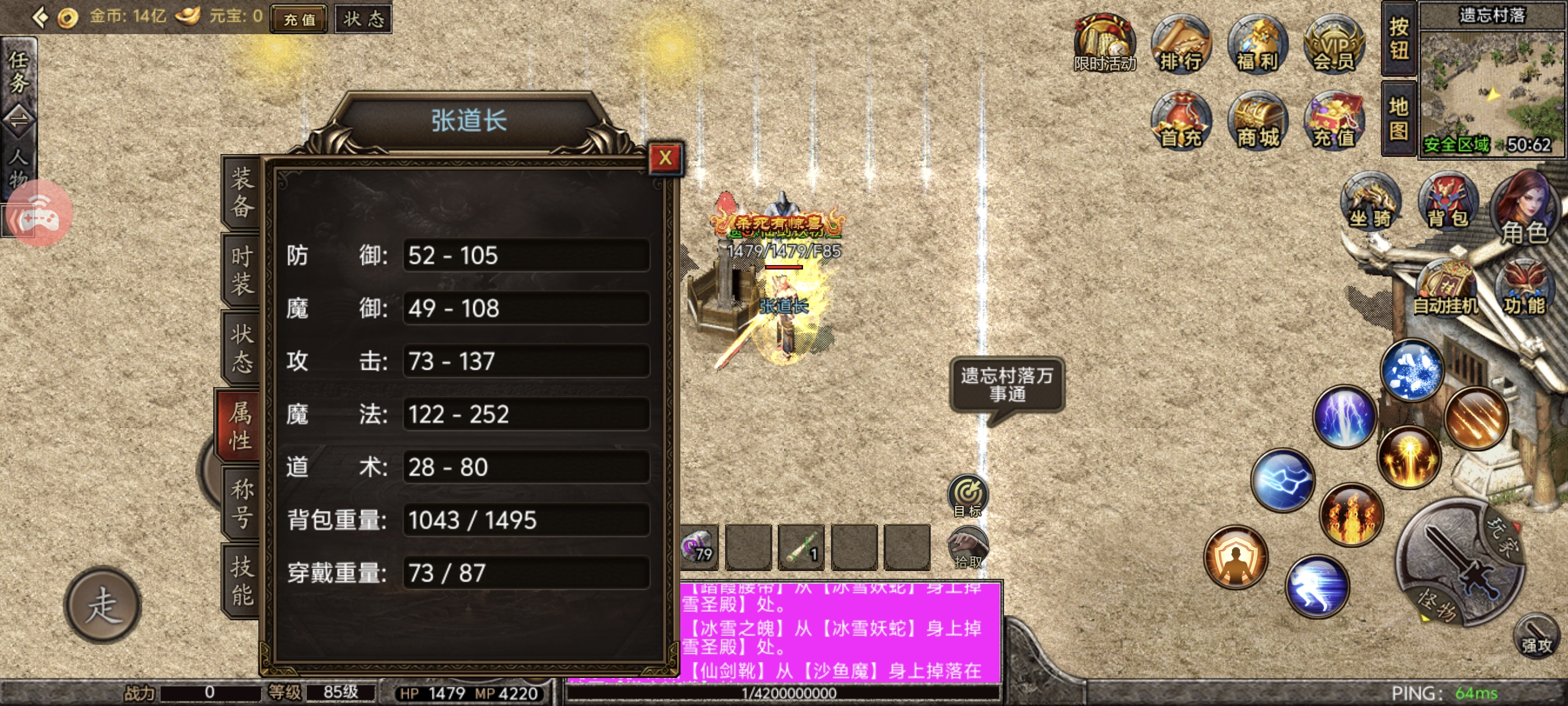Open the 时装 fashion tab
This screenshot has height=706, width=1568.
click(x=241, y=271)
